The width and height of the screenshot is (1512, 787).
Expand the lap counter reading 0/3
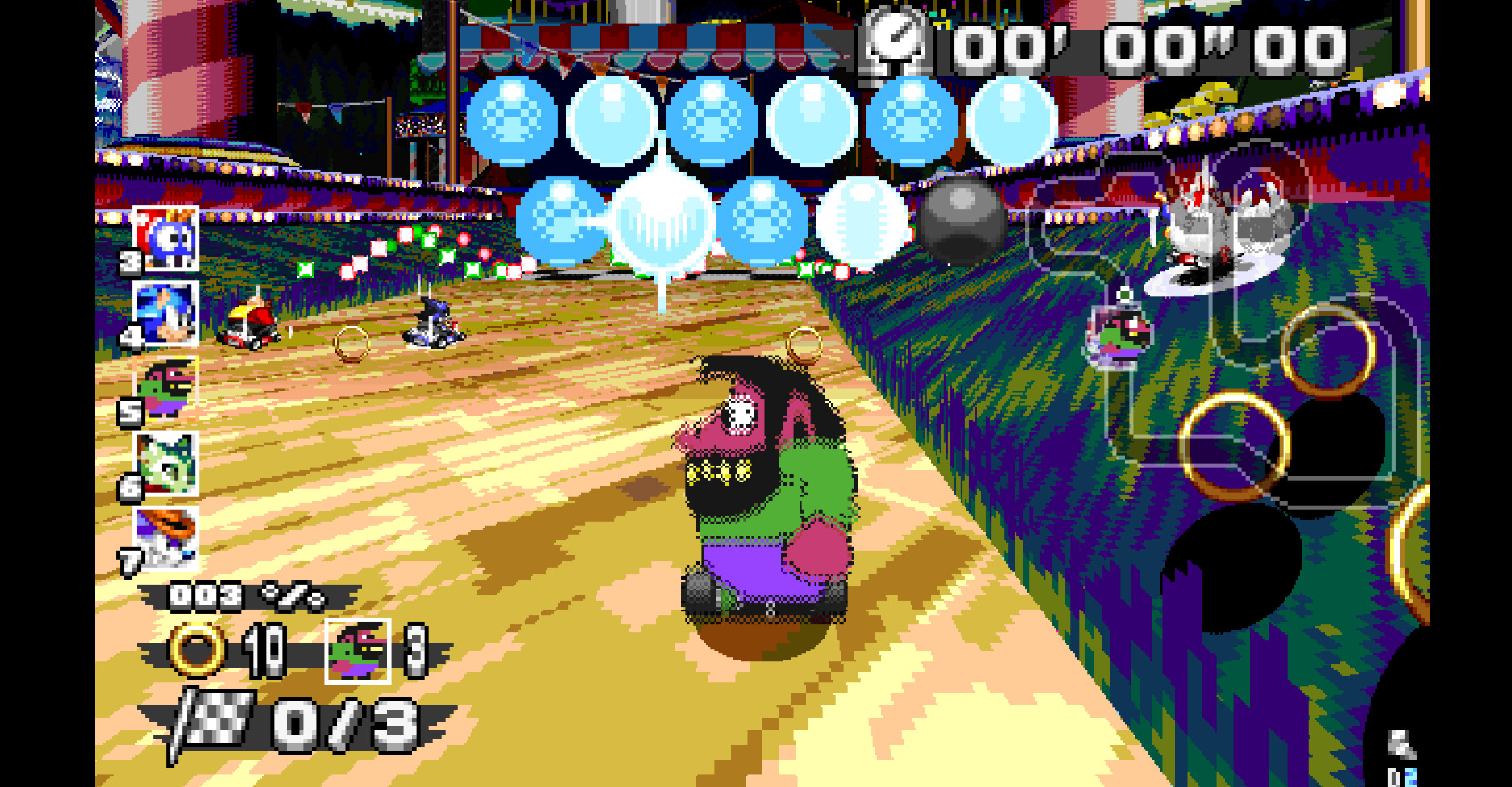(x=350, y=725)
